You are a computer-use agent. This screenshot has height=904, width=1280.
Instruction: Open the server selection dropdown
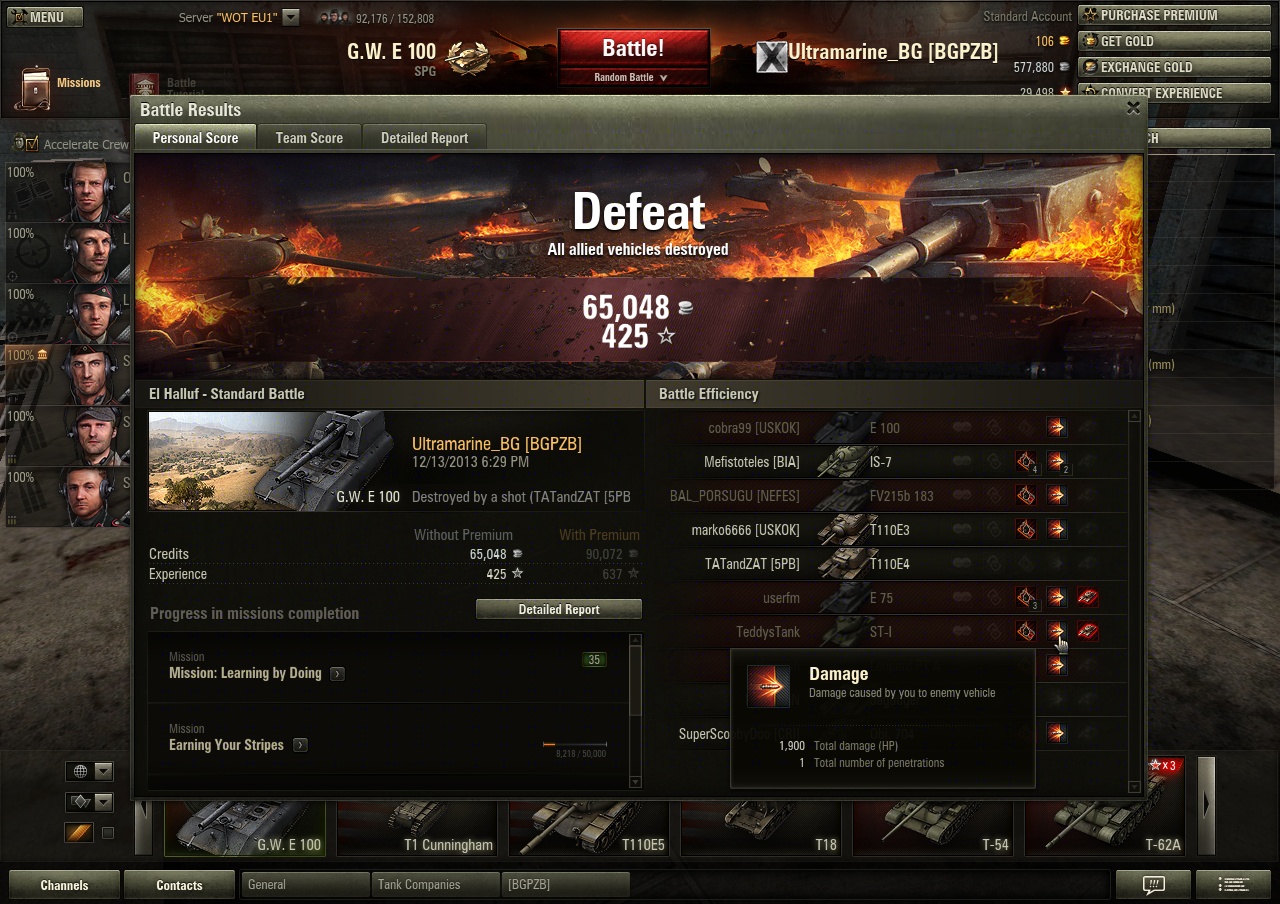click(x=291, y=17)
